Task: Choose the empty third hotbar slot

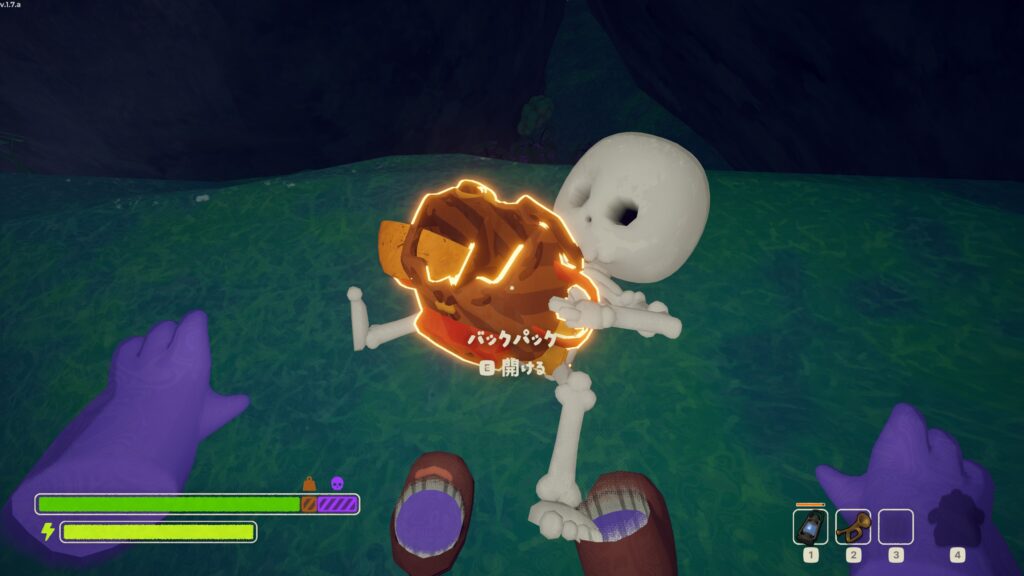Action: click(x=896, y=526)
